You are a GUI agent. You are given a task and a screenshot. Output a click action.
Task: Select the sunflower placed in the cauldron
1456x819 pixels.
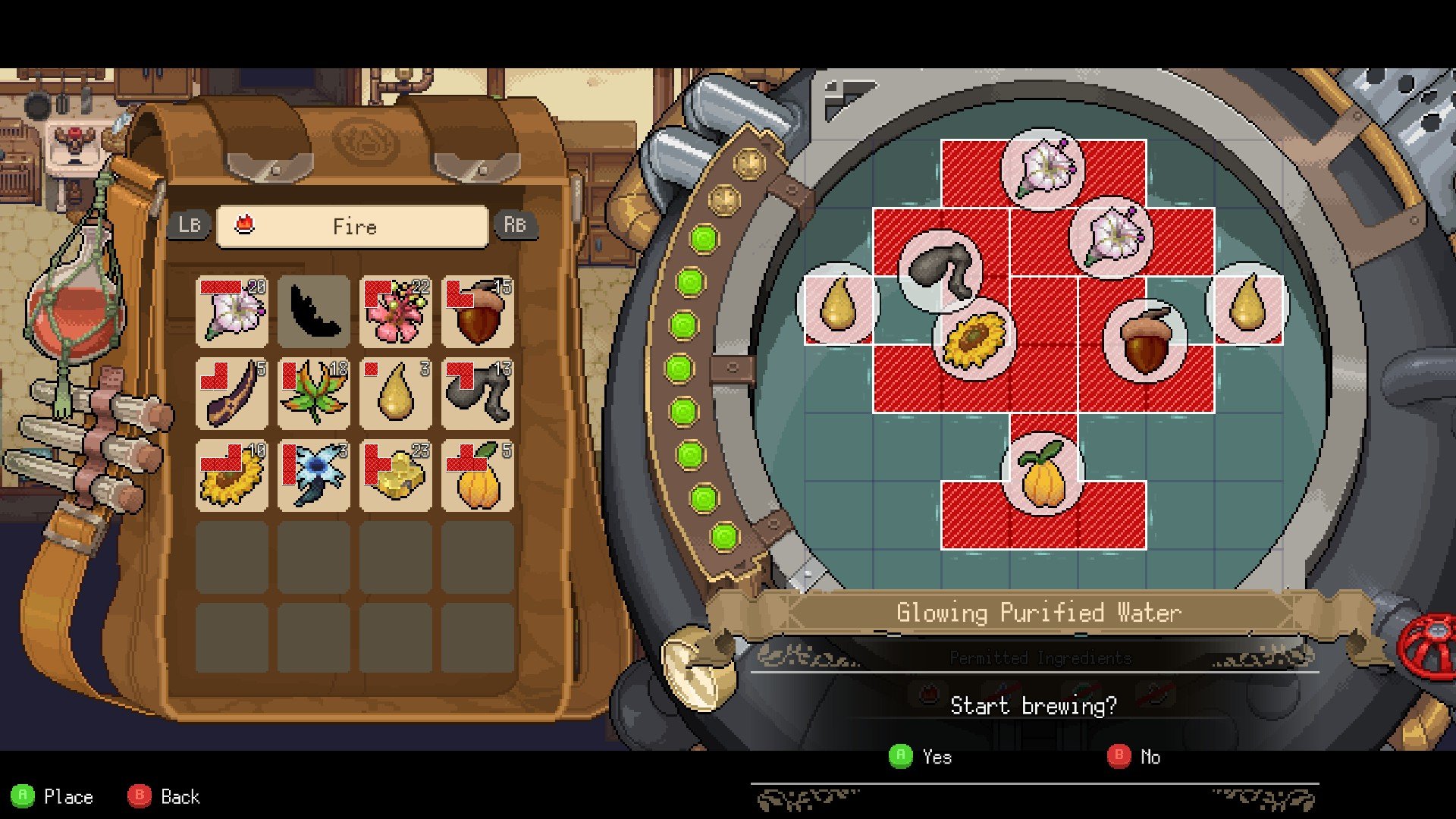coord(974,340)
